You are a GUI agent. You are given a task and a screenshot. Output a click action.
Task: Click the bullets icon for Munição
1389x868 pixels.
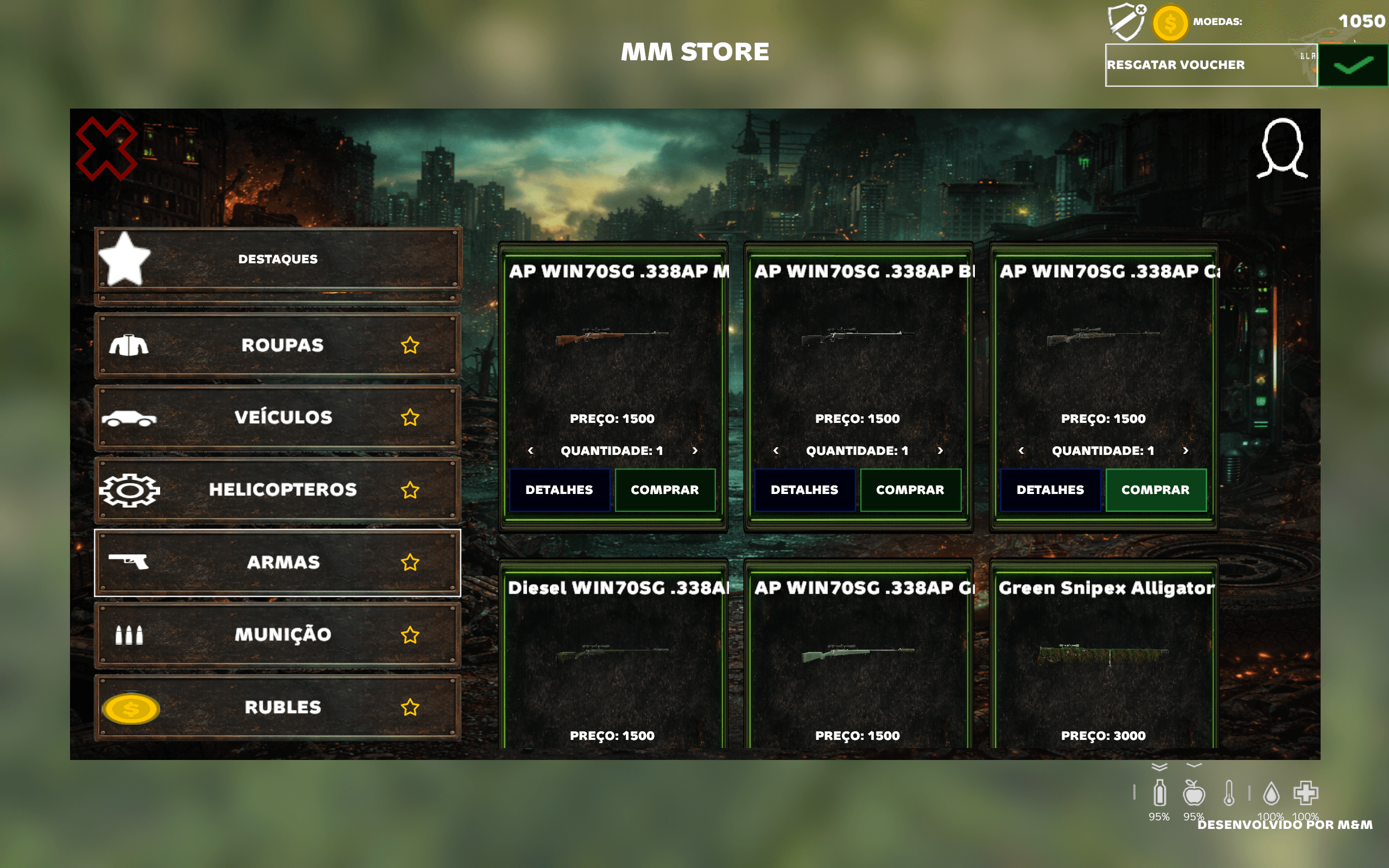130,635
